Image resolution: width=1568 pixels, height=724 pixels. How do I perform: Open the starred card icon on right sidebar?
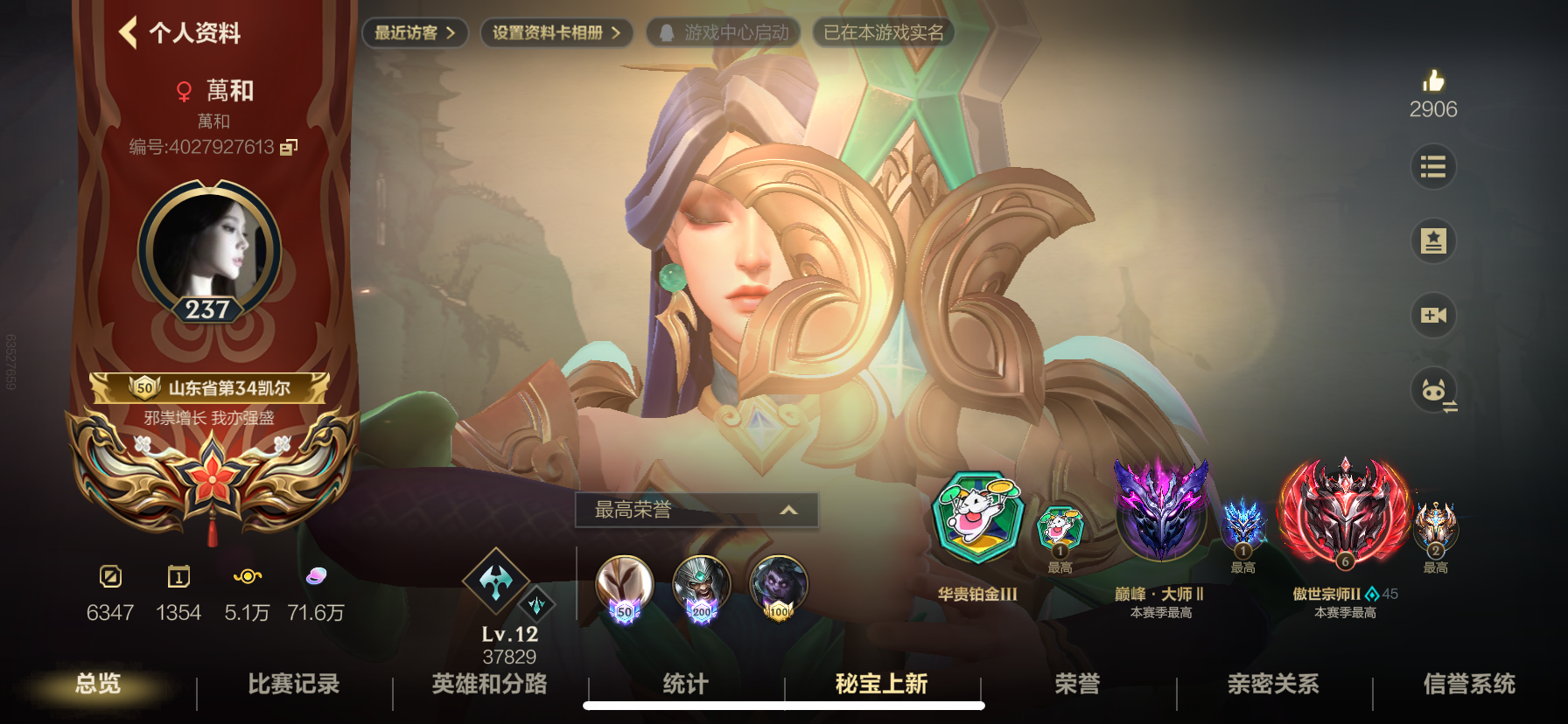(1434, 240)
